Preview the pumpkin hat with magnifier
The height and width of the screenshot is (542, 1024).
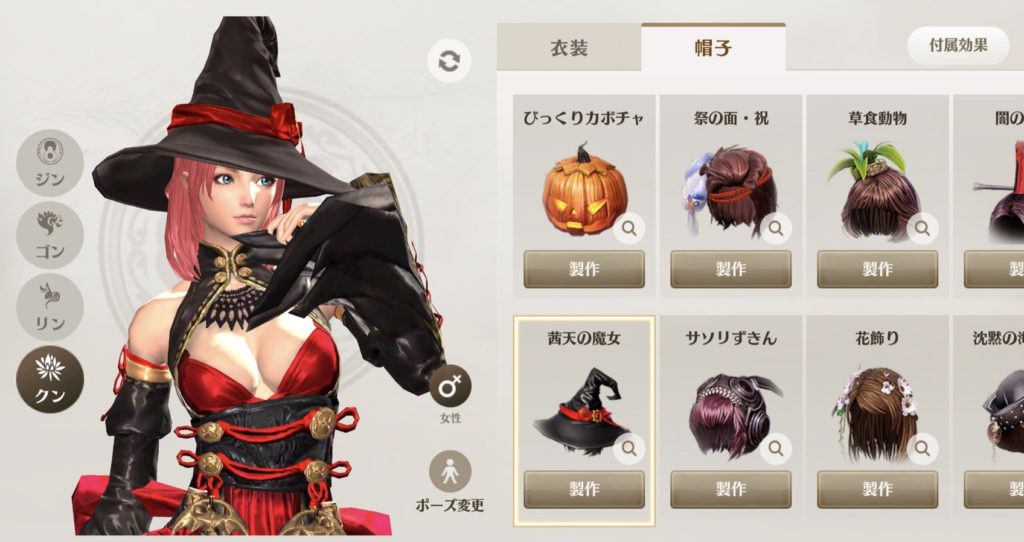click(x=629, y=229)
